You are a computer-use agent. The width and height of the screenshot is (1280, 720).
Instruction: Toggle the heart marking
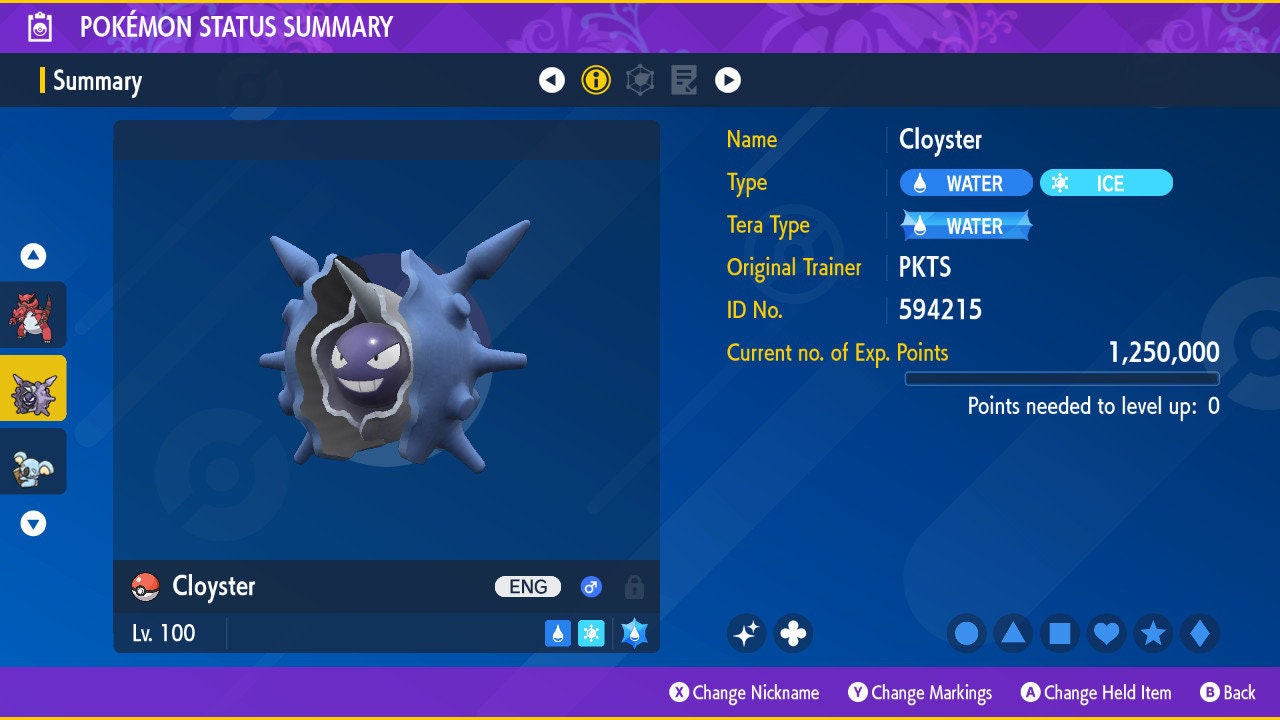point(1106,633)
